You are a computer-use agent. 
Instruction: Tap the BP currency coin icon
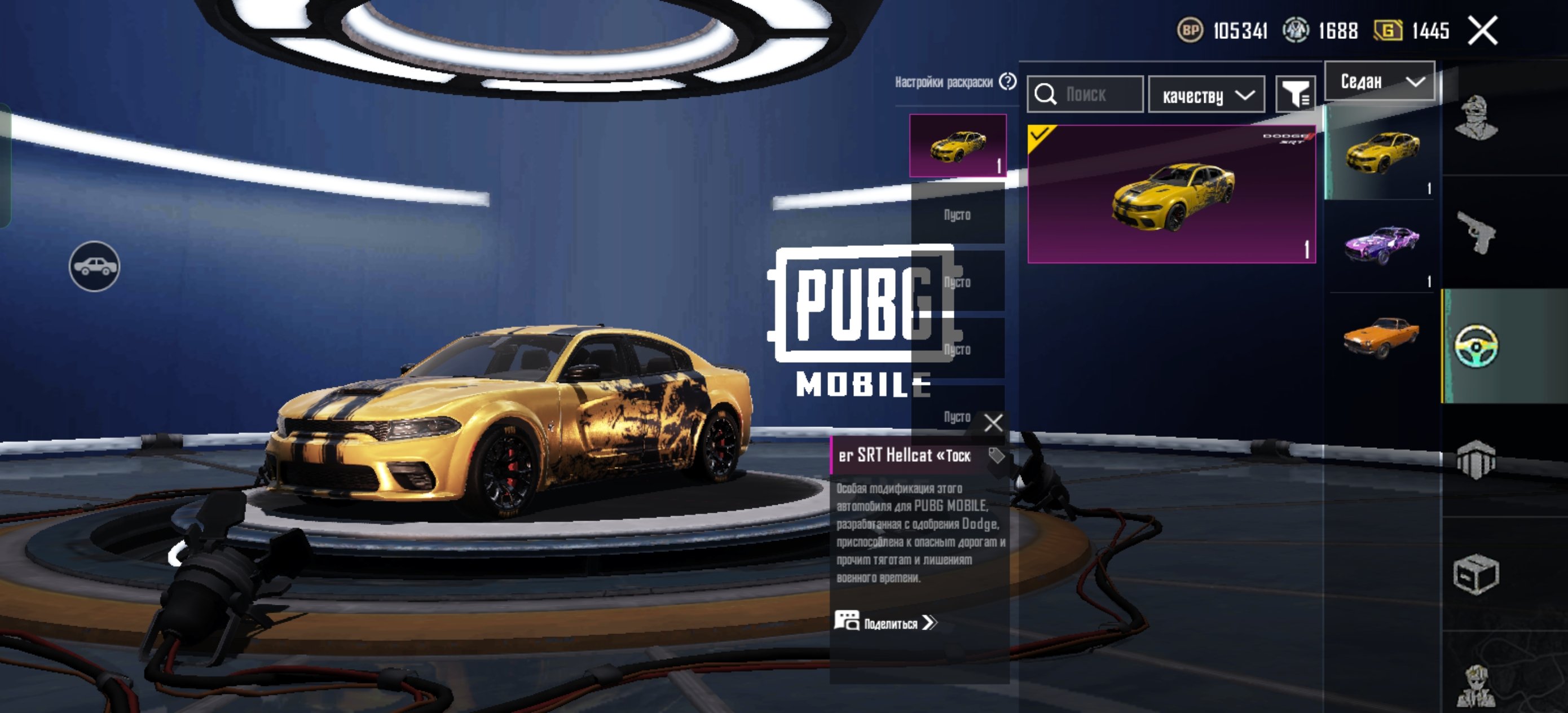coord(1190,30)
